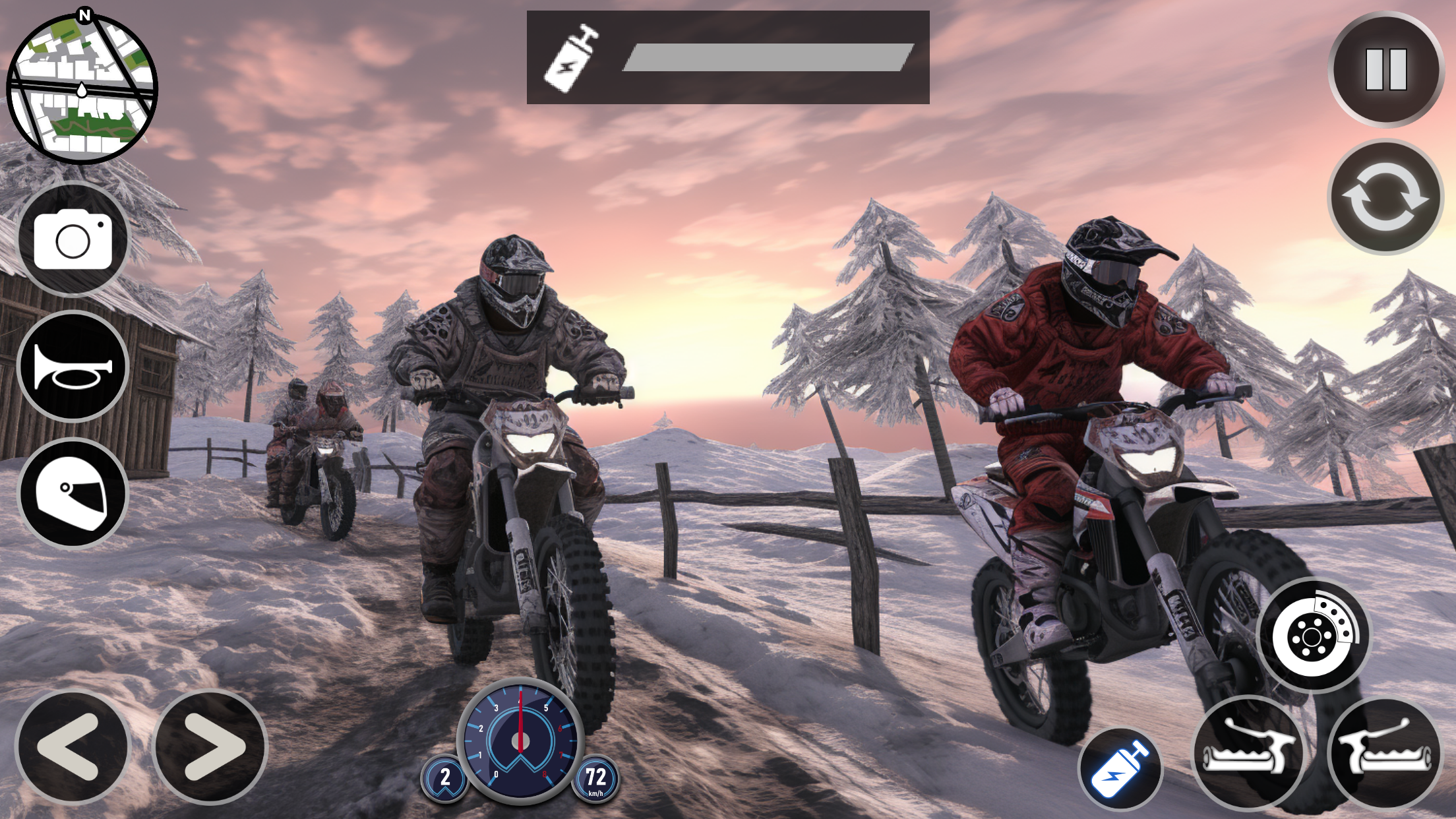1456x819 pixels.
Task: Activate the blue nitro boost button
Action: click(x=1120, y=770)
